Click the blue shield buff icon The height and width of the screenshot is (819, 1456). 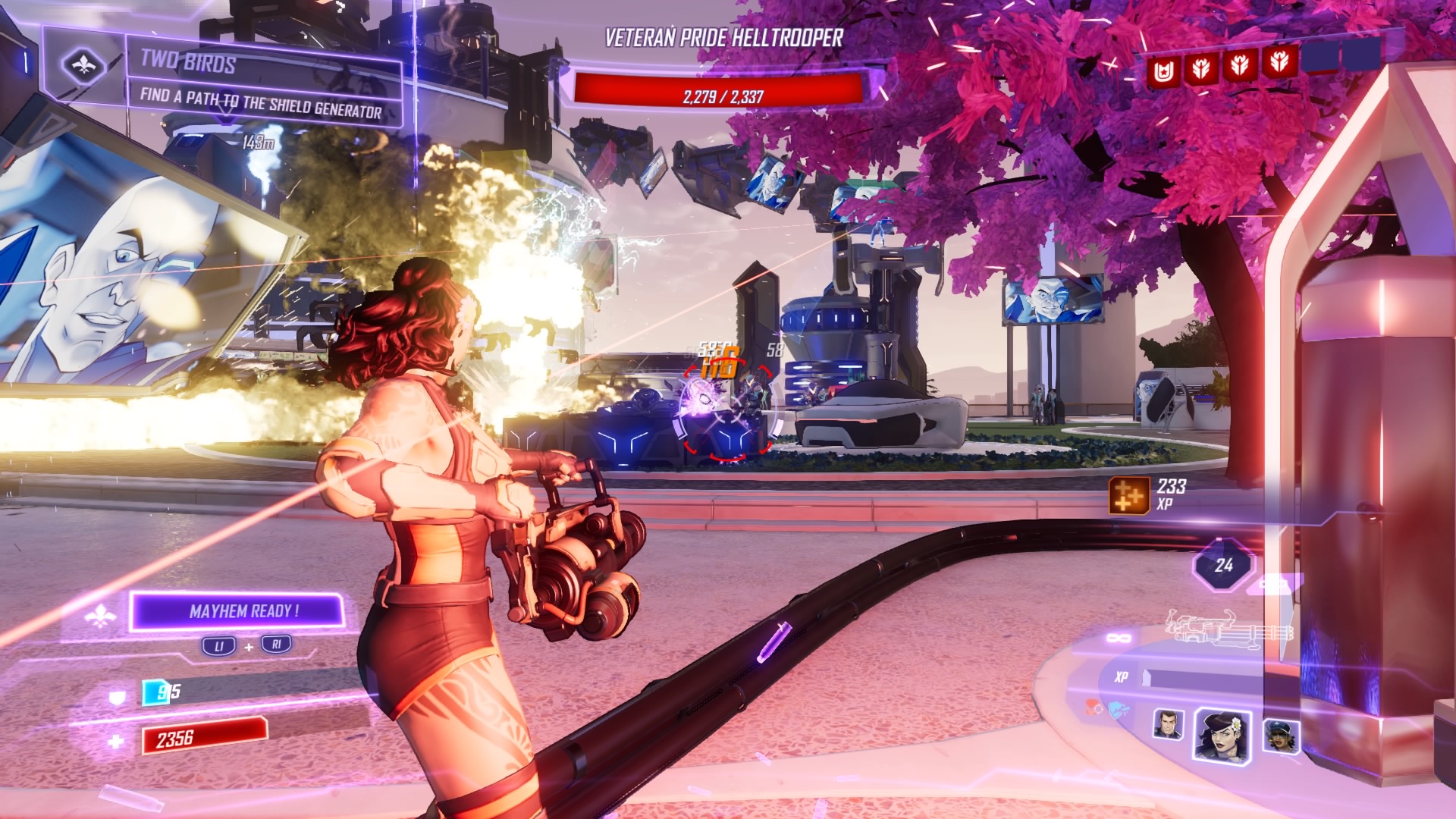[1119, 711]
